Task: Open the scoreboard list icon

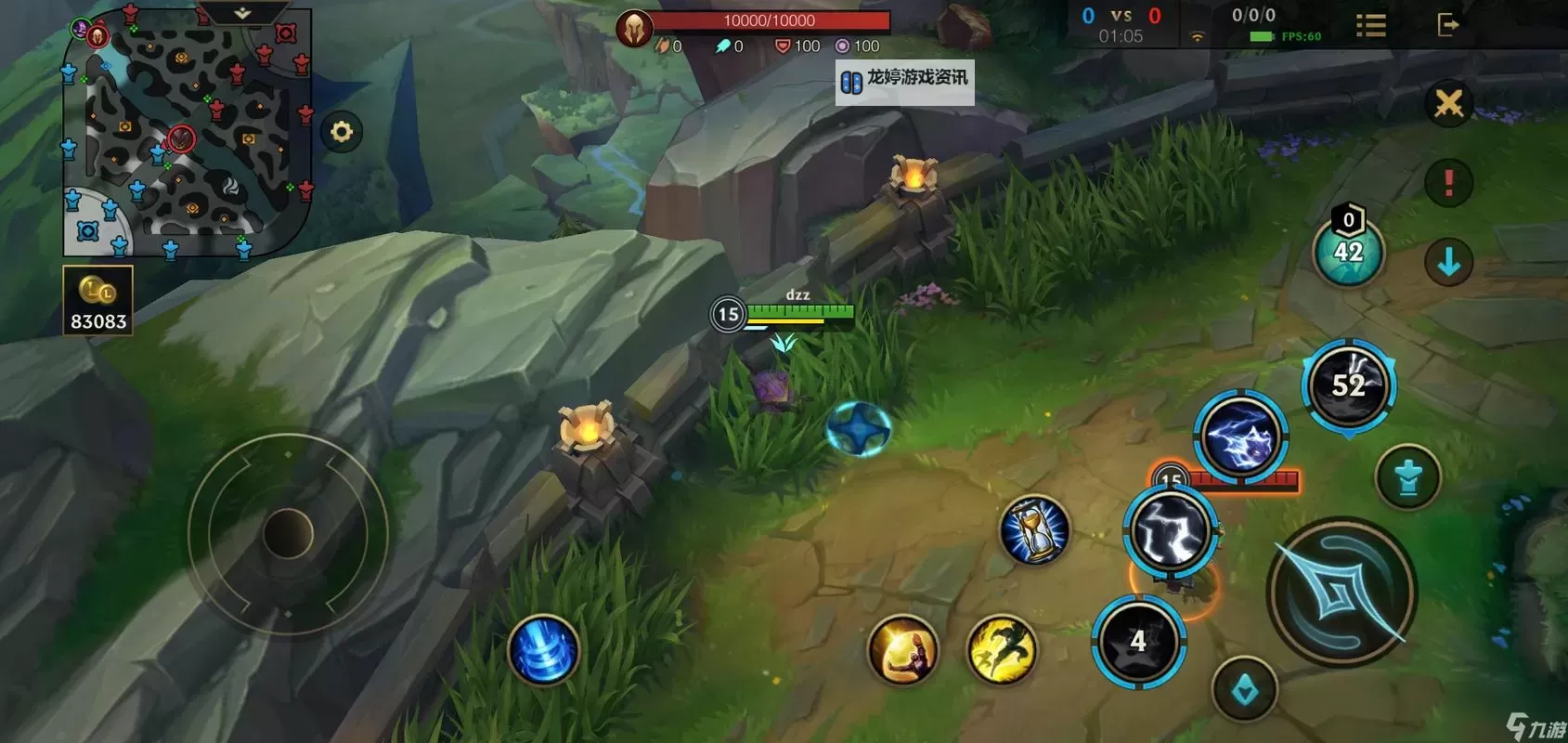Action: pyautogui.click(x=1370, y=25)
